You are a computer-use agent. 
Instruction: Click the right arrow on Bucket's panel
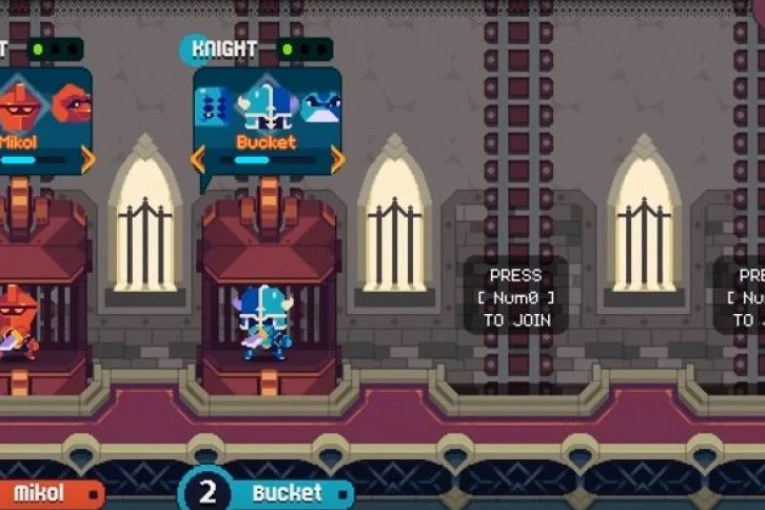point(337,158)
